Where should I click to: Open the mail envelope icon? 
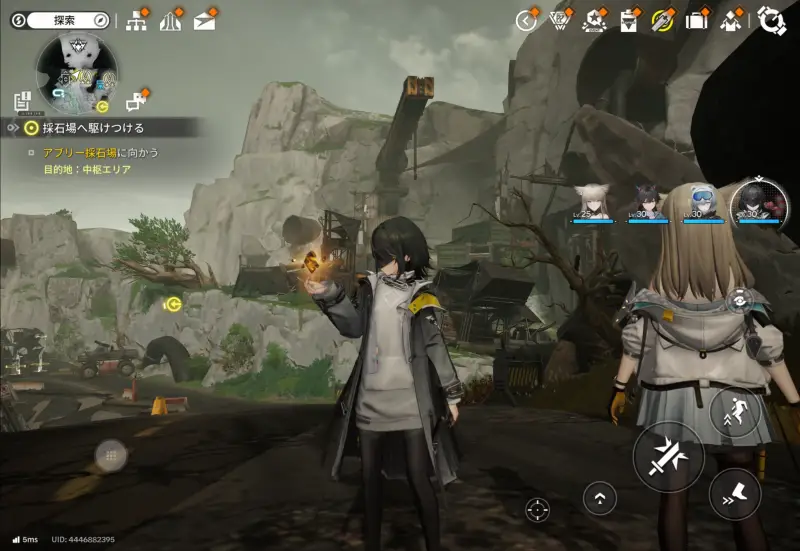(204, 21)
